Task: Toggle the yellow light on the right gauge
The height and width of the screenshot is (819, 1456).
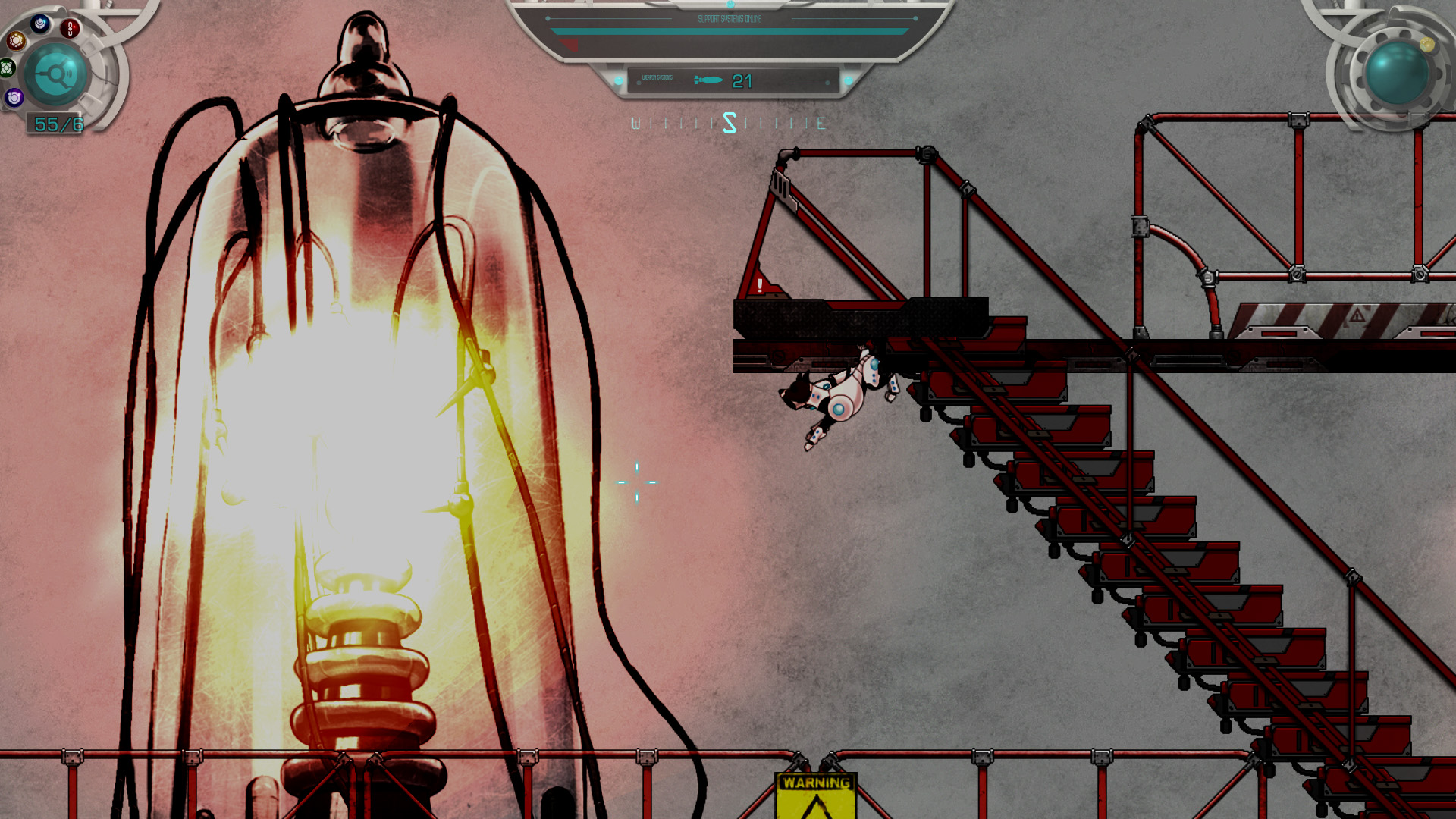Action: (1428, 45)
